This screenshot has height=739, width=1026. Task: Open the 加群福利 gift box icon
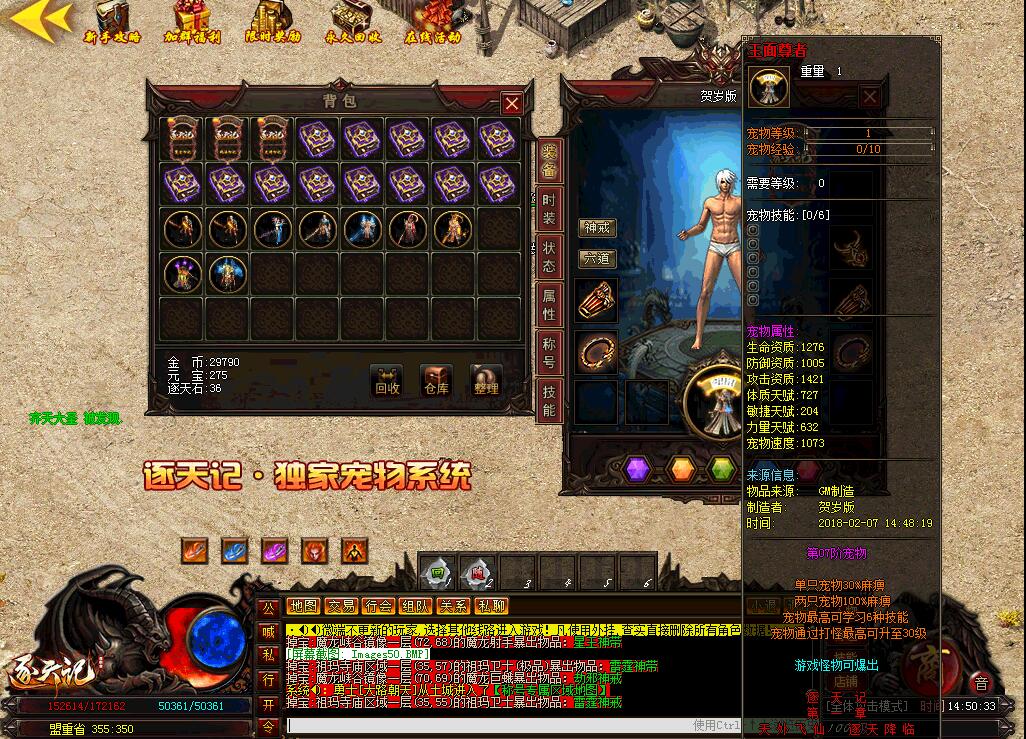192,22
